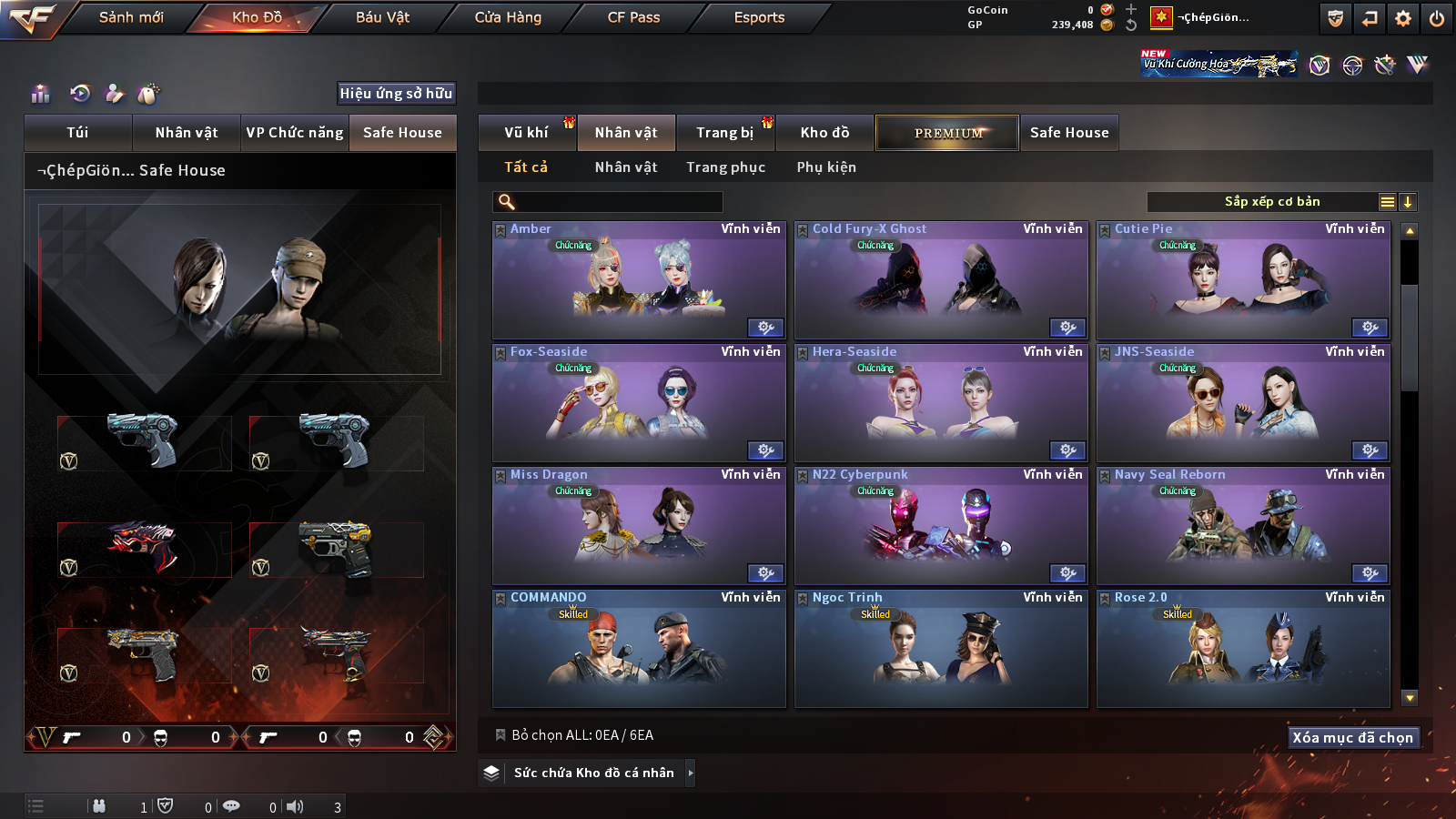Select the Amber character card
Viewport: 1456px width, 819px height.
pyautogui.click(x=639, y=280)
